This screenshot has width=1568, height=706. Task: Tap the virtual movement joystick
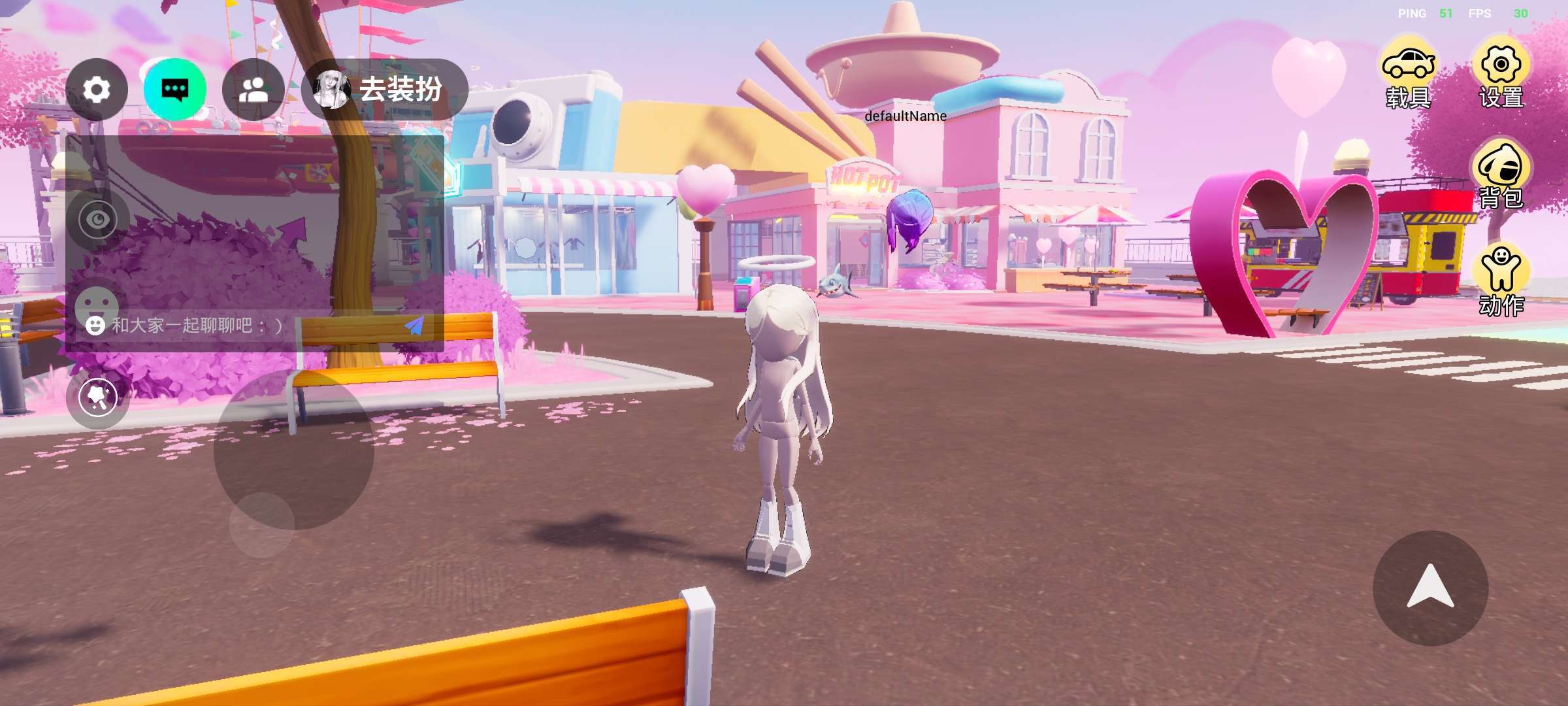pos(293,450)
